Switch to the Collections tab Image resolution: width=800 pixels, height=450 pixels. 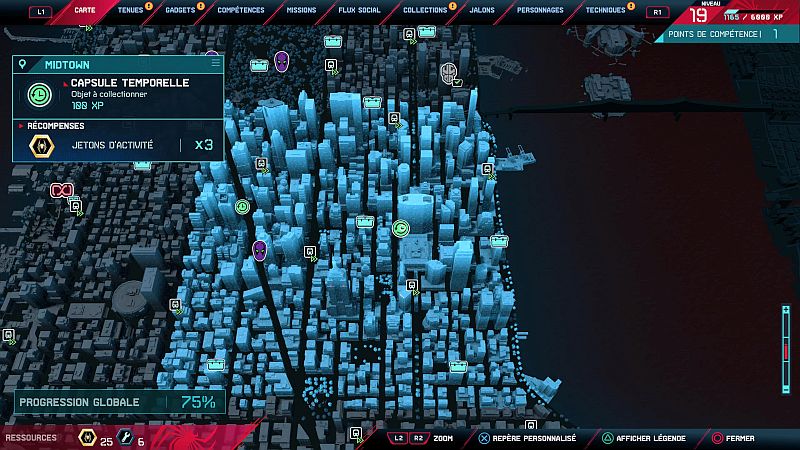tap(425, 10)
